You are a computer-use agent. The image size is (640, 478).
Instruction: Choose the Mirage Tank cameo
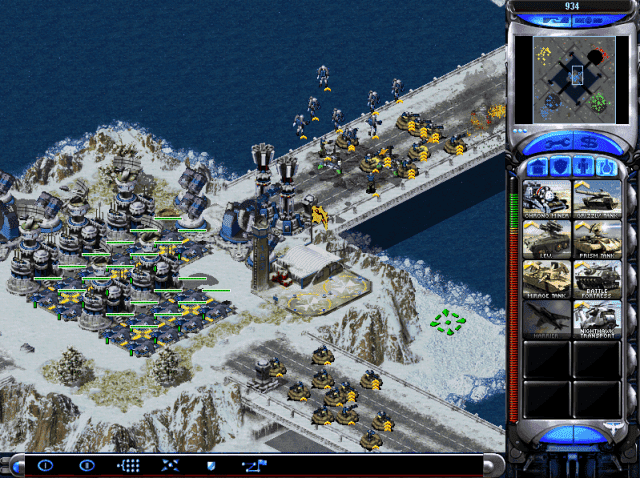pyautogui.click(x=546, y=279)
